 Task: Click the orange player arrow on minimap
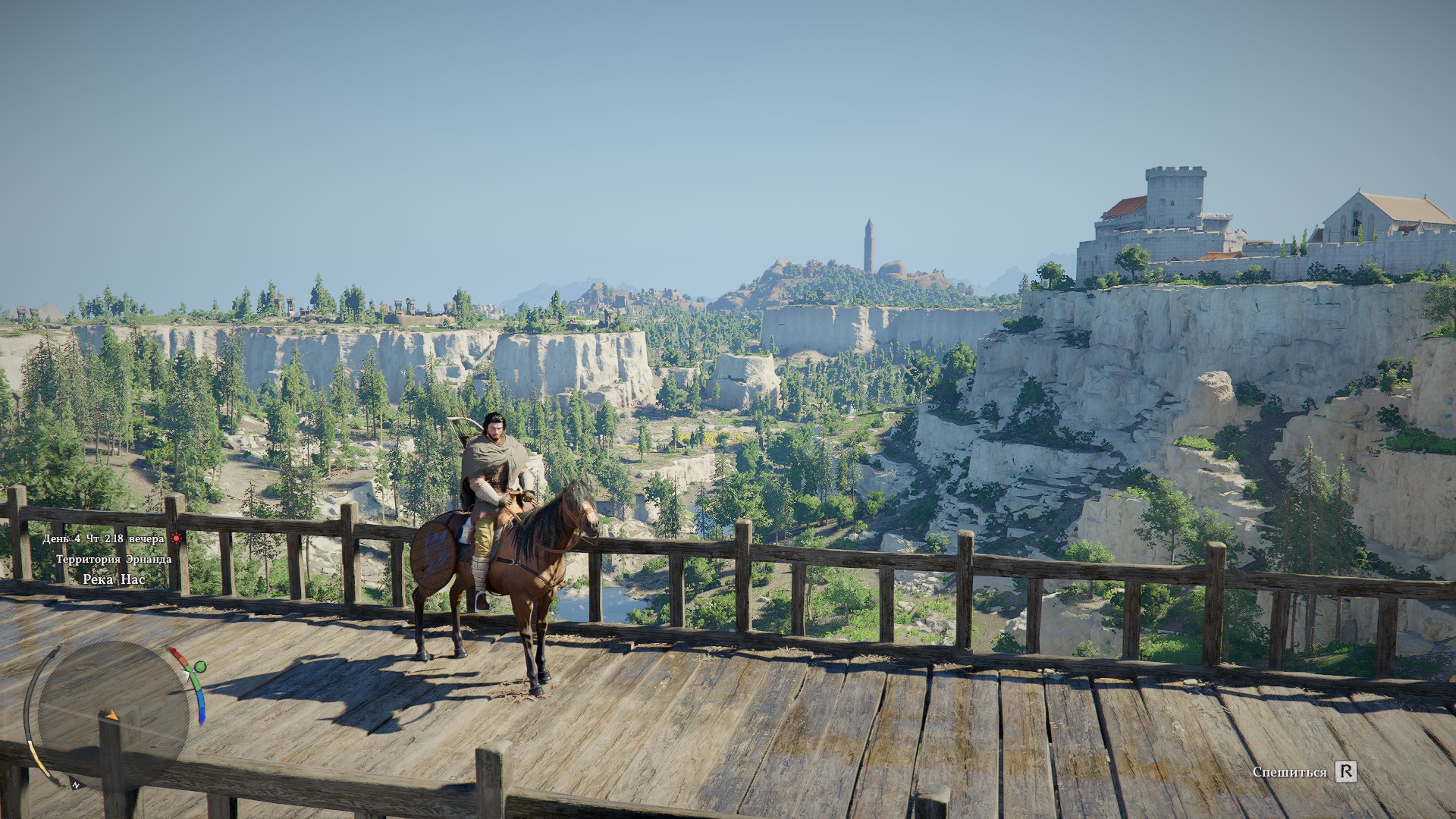pos(111,715)
